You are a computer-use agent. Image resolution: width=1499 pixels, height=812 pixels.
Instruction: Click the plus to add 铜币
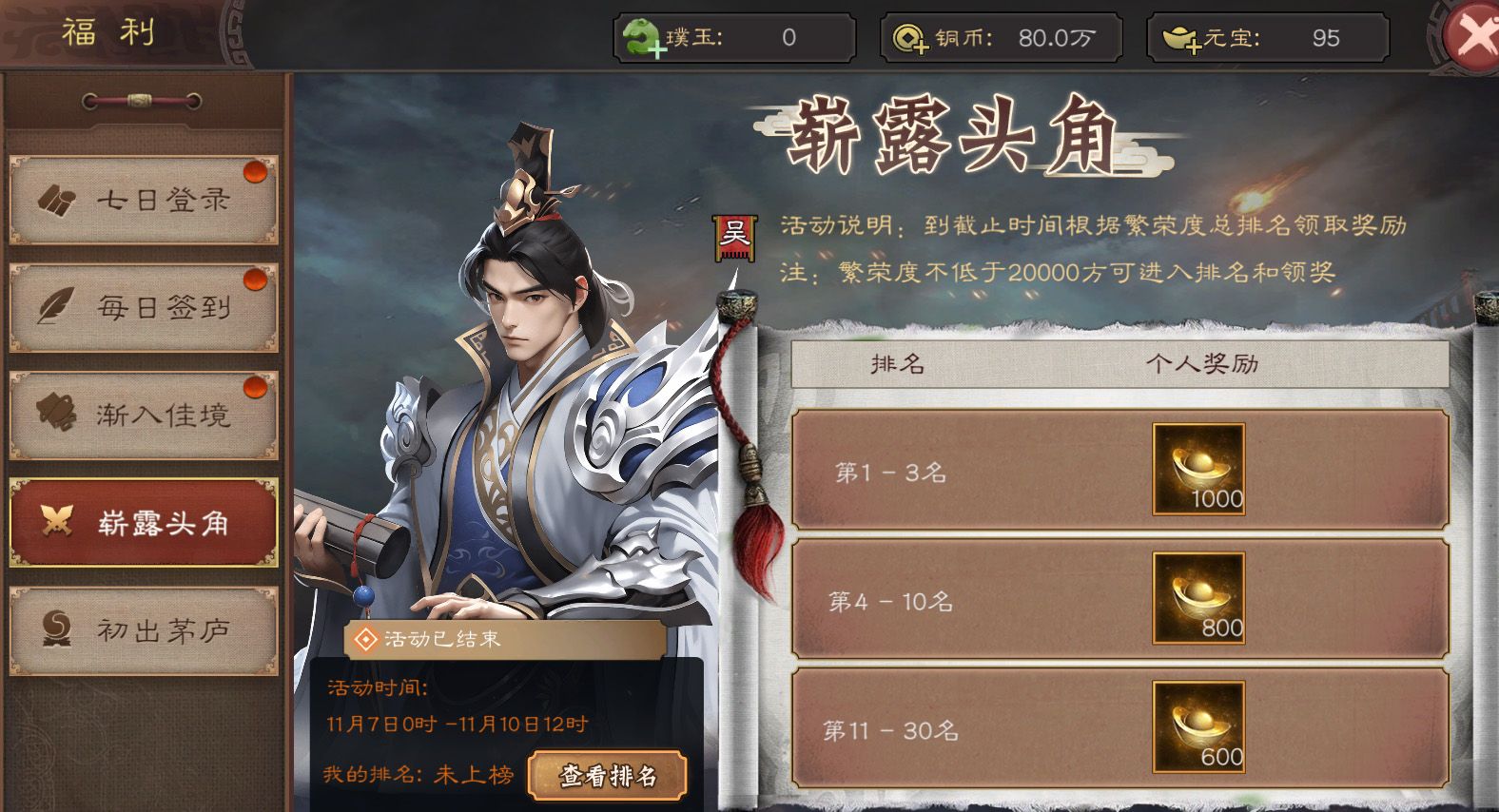pyautogui.click(x=923, y=46)
